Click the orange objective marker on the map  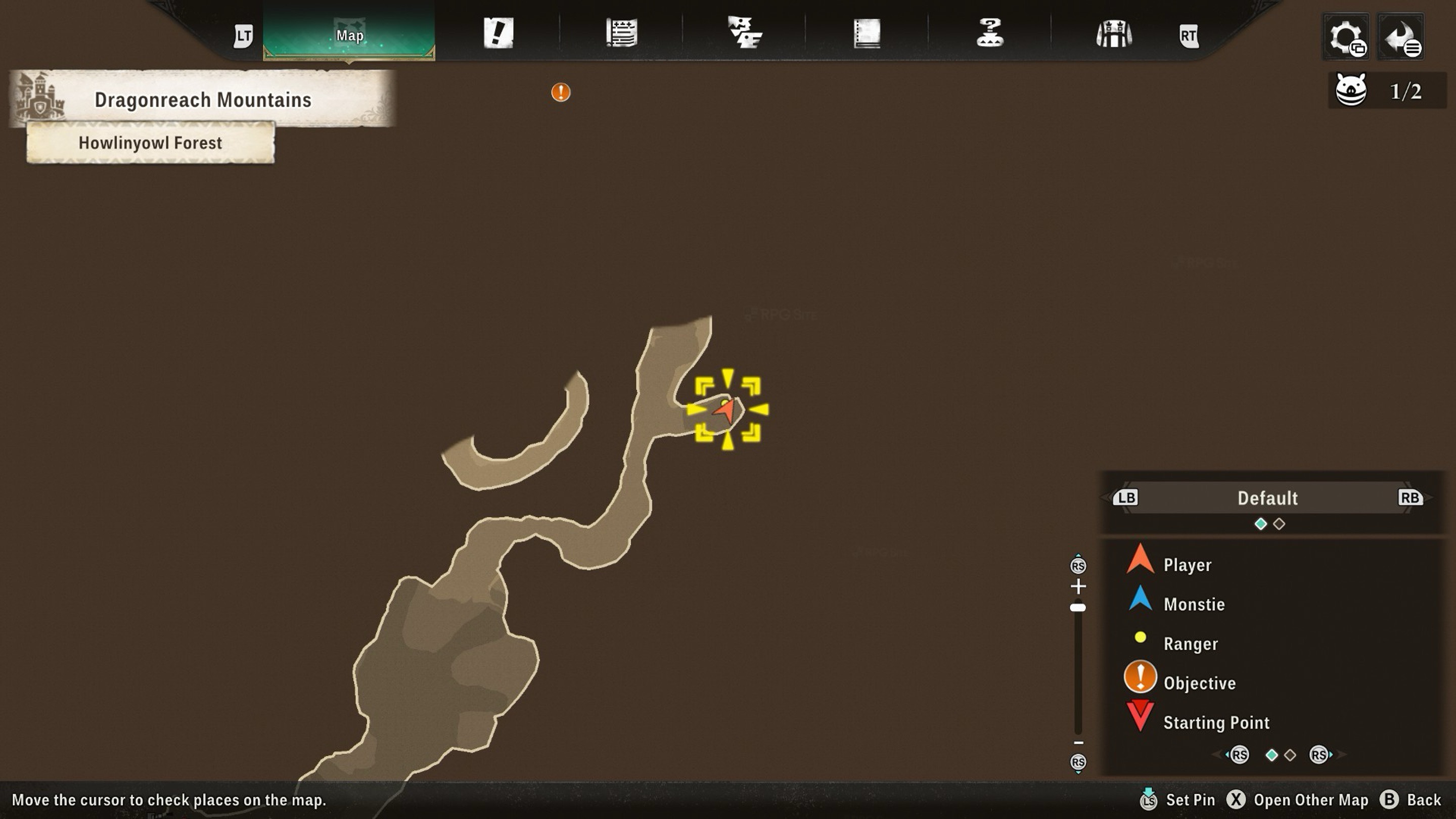tap(561, 92)
